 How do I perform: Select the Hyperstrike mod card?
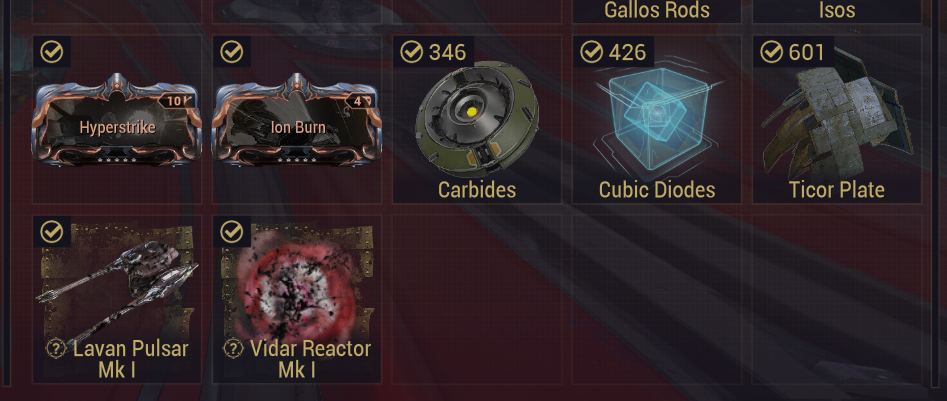[x=118, y=121]
